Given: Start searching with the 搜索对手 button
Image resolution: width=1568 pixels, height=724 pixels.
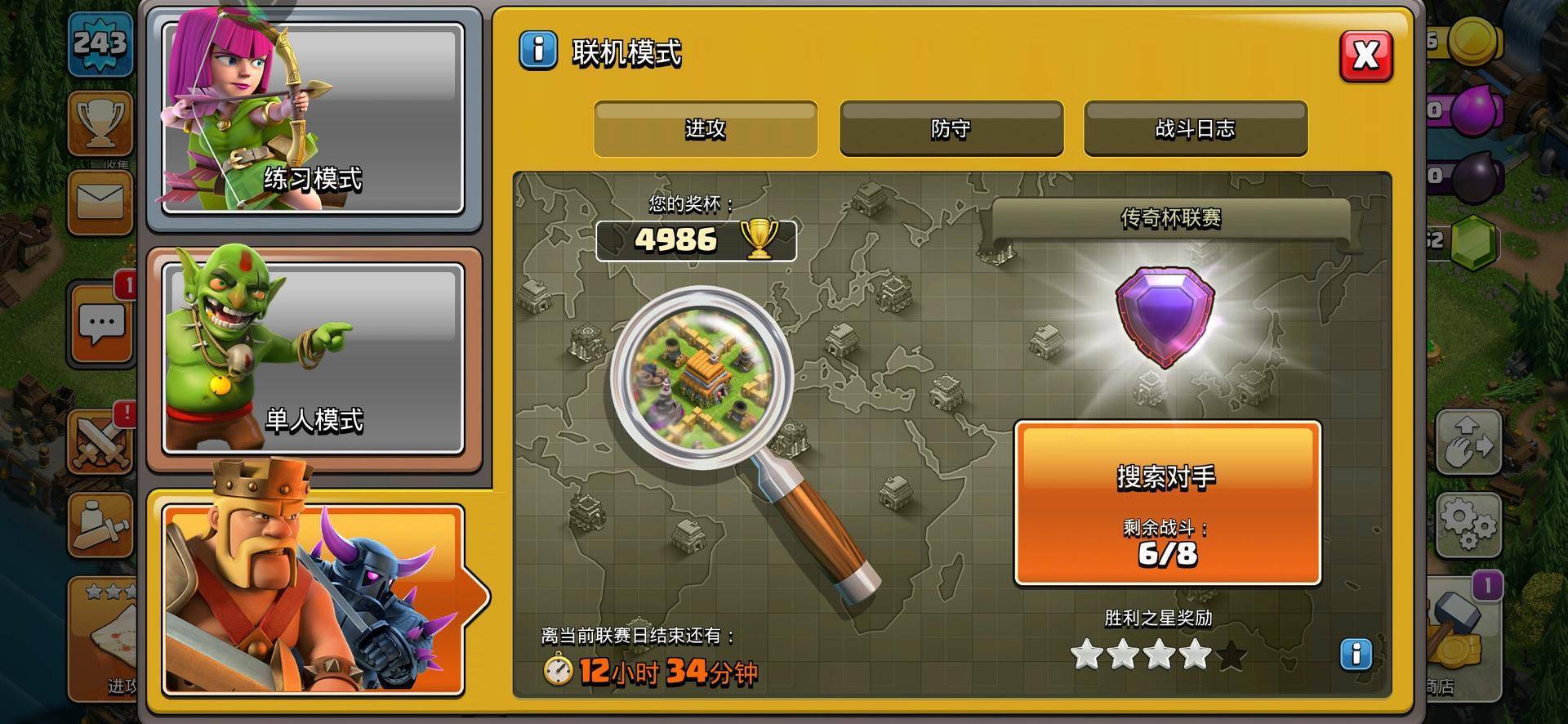Looking at the screenshot, I should (x=1167, y=502).
